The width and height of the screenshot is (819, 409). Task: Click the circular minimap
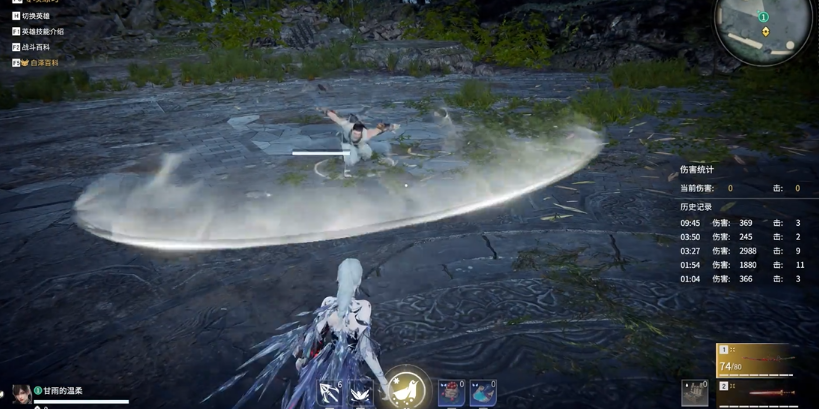click(763, 29)
